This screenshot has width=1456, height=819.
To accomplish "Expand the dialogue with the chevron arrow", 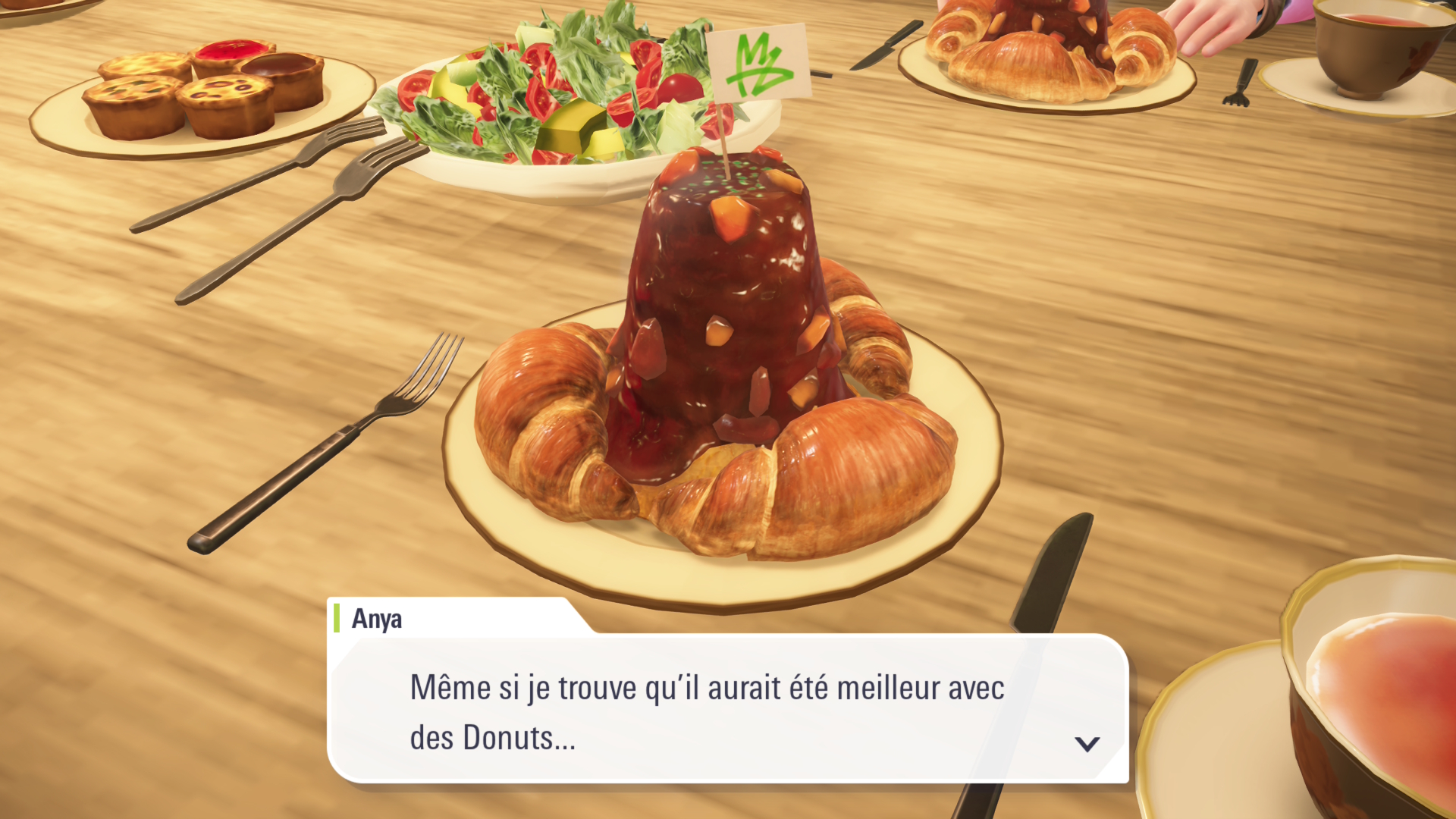I will [x=1087, y=745].
